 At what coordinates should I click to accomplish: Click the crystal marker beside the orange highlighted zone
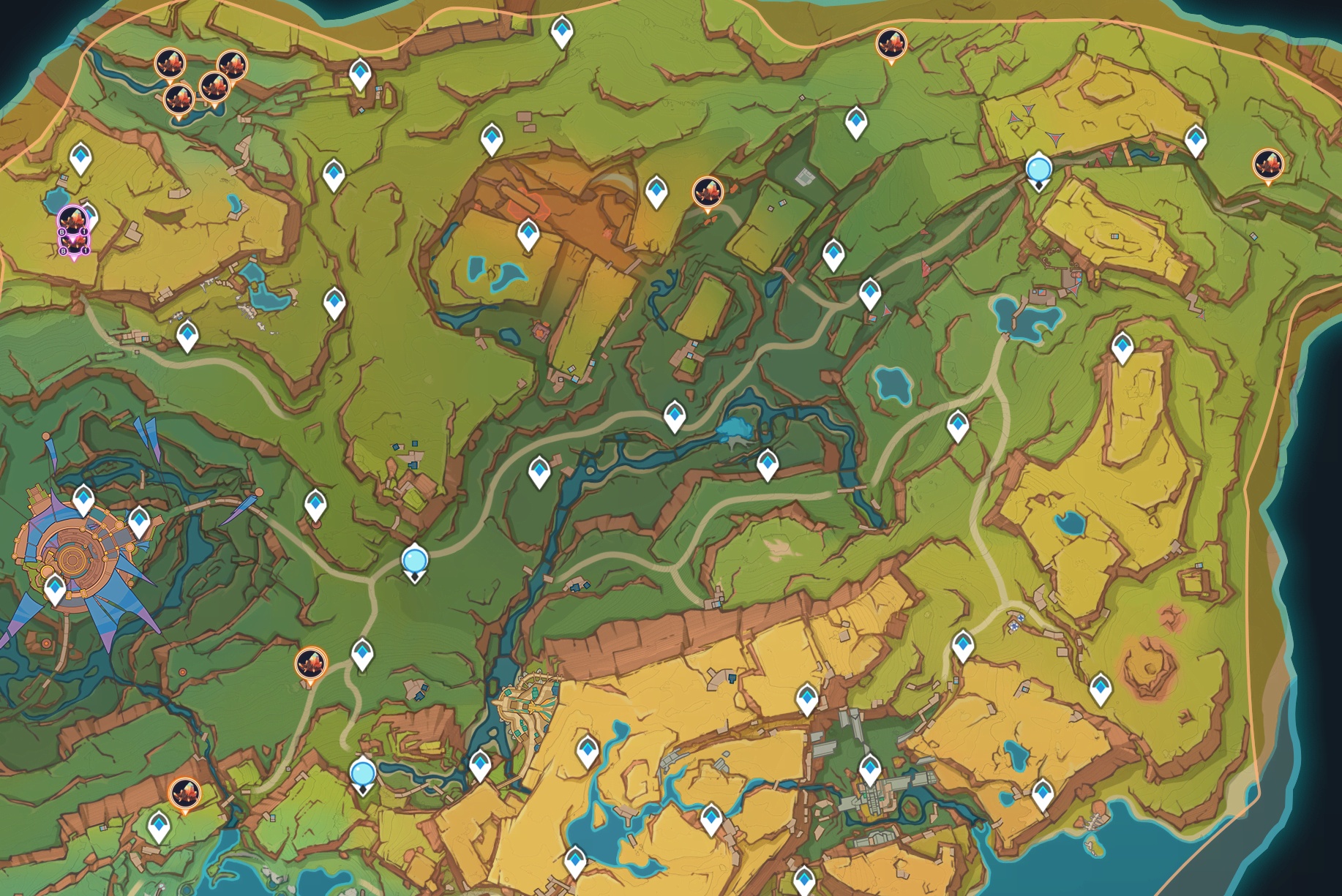708,192
